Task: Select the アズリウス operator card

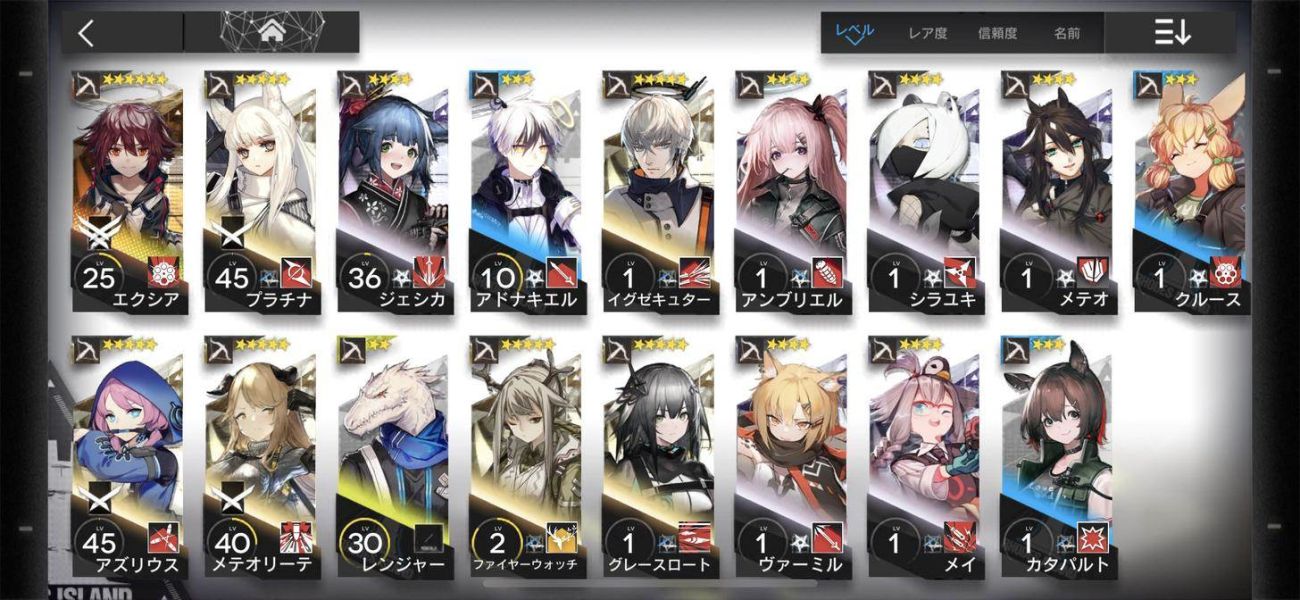Action: pos(127,455)
